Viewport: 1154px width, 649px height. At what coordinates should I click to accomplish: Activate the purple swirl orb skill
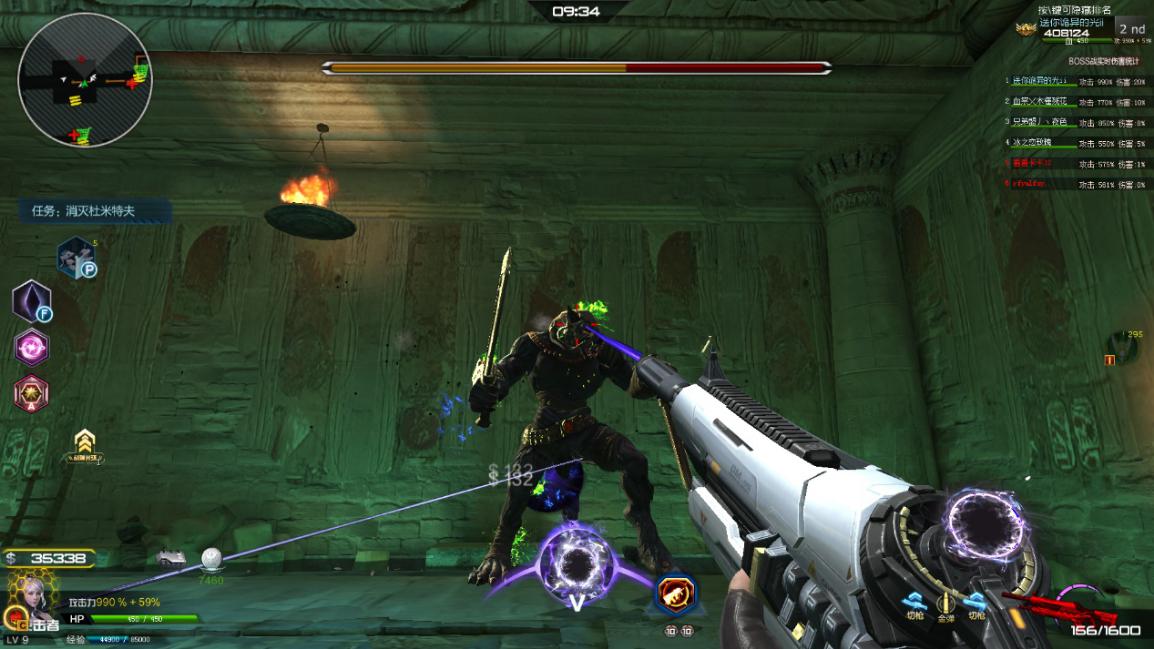click(32, 347)
